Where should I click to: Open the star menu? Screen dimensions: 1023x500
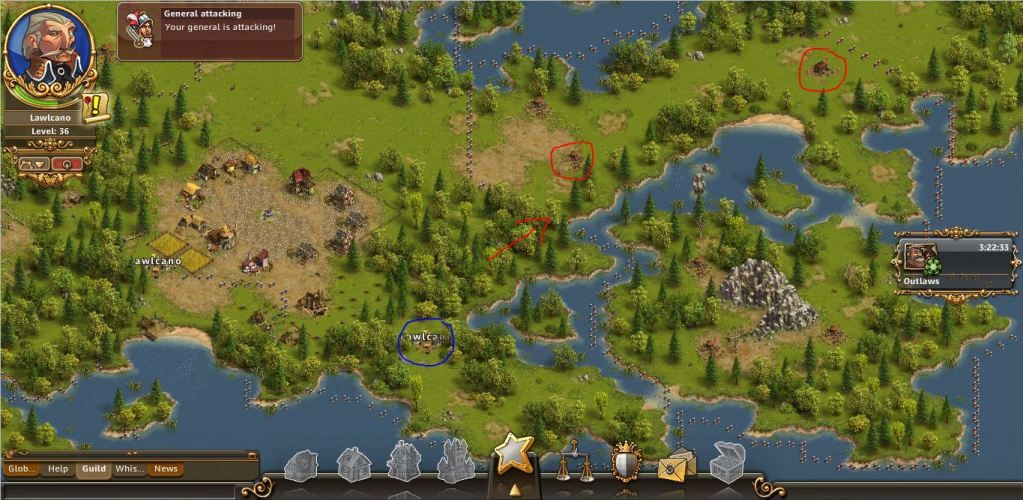pos(513,455)
